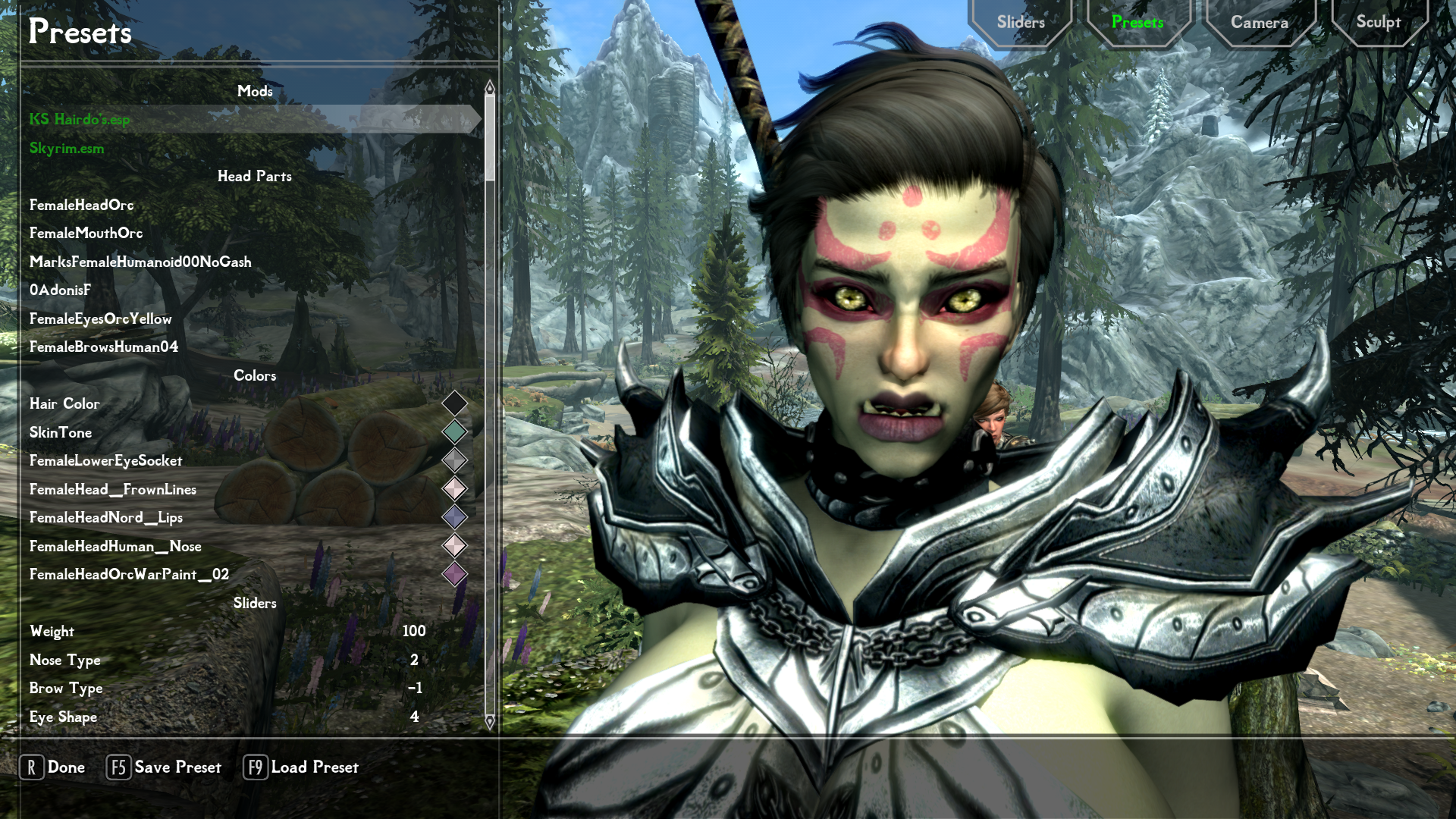Select the Weight slider row
Viewport: 1456px width, 819px height.
(227, 632)
